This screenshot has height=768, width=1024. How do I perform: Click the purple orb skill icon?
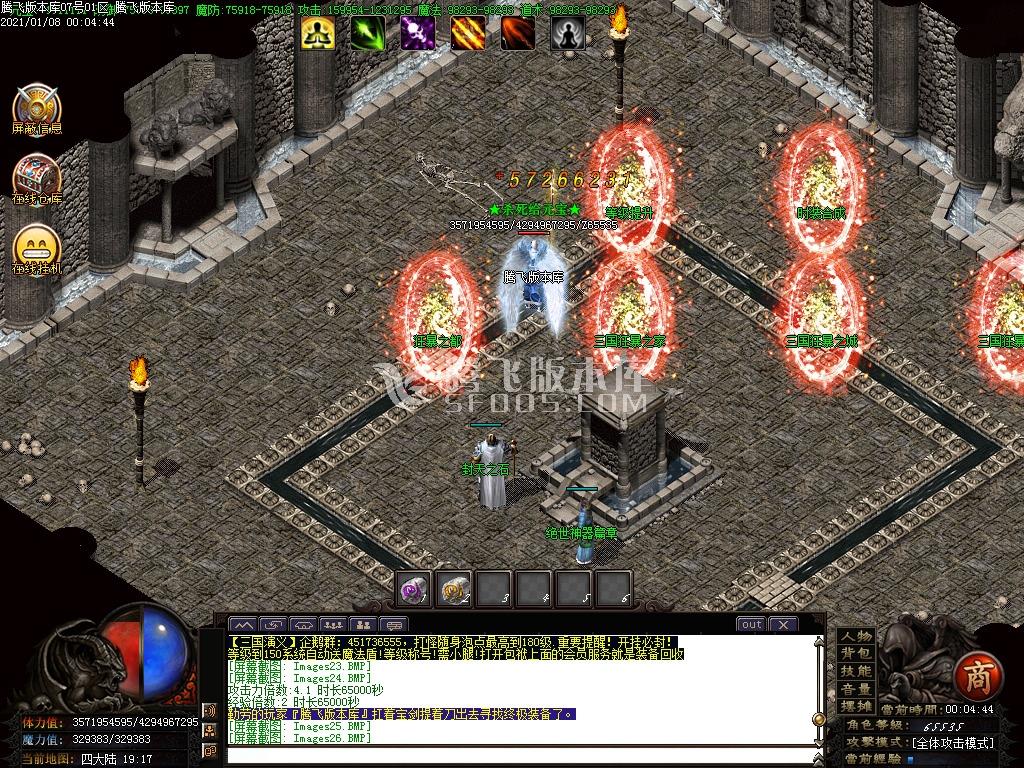(417, 33)
